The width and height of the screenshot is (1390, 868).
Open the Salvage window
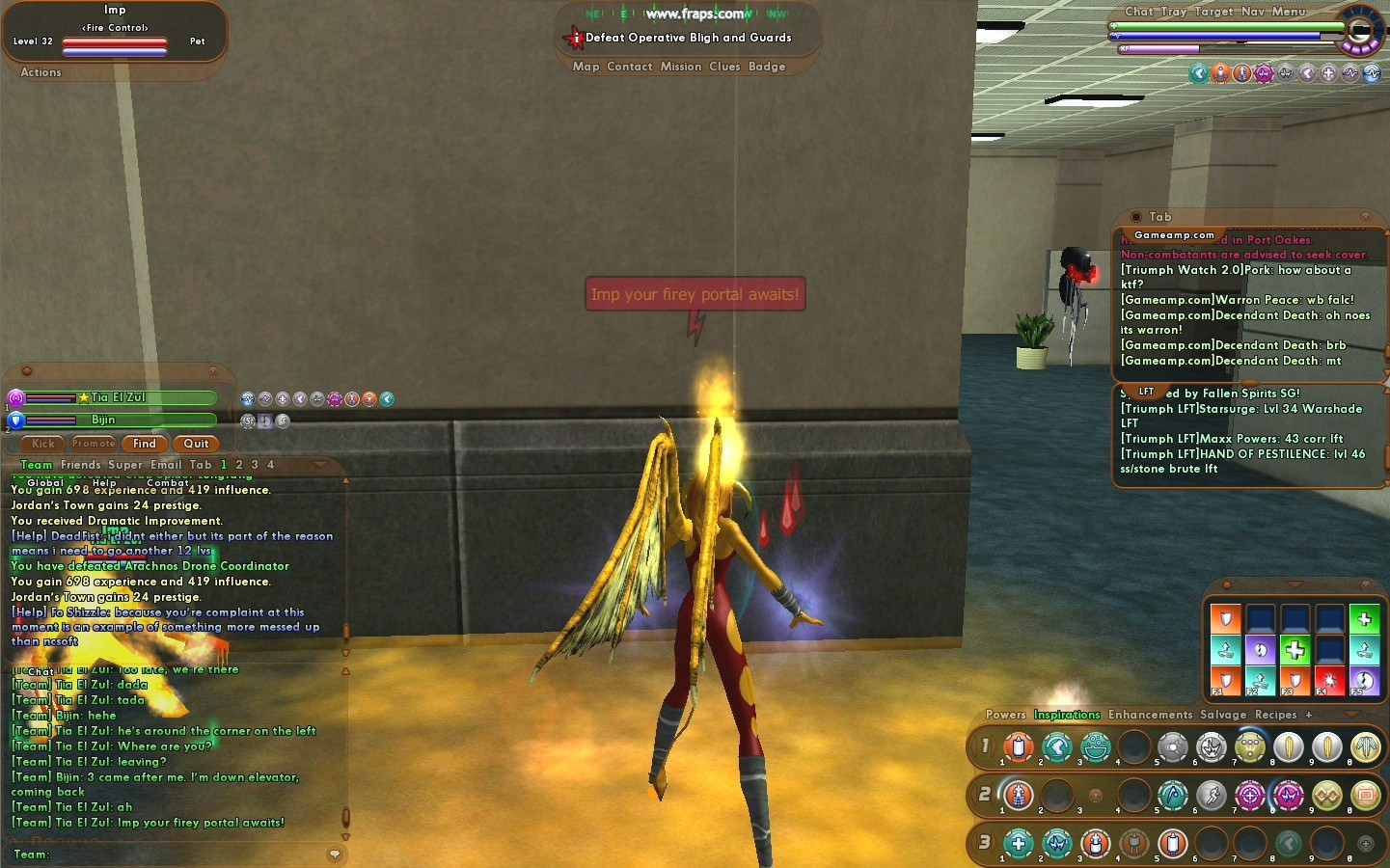[x=1223, y=715]
